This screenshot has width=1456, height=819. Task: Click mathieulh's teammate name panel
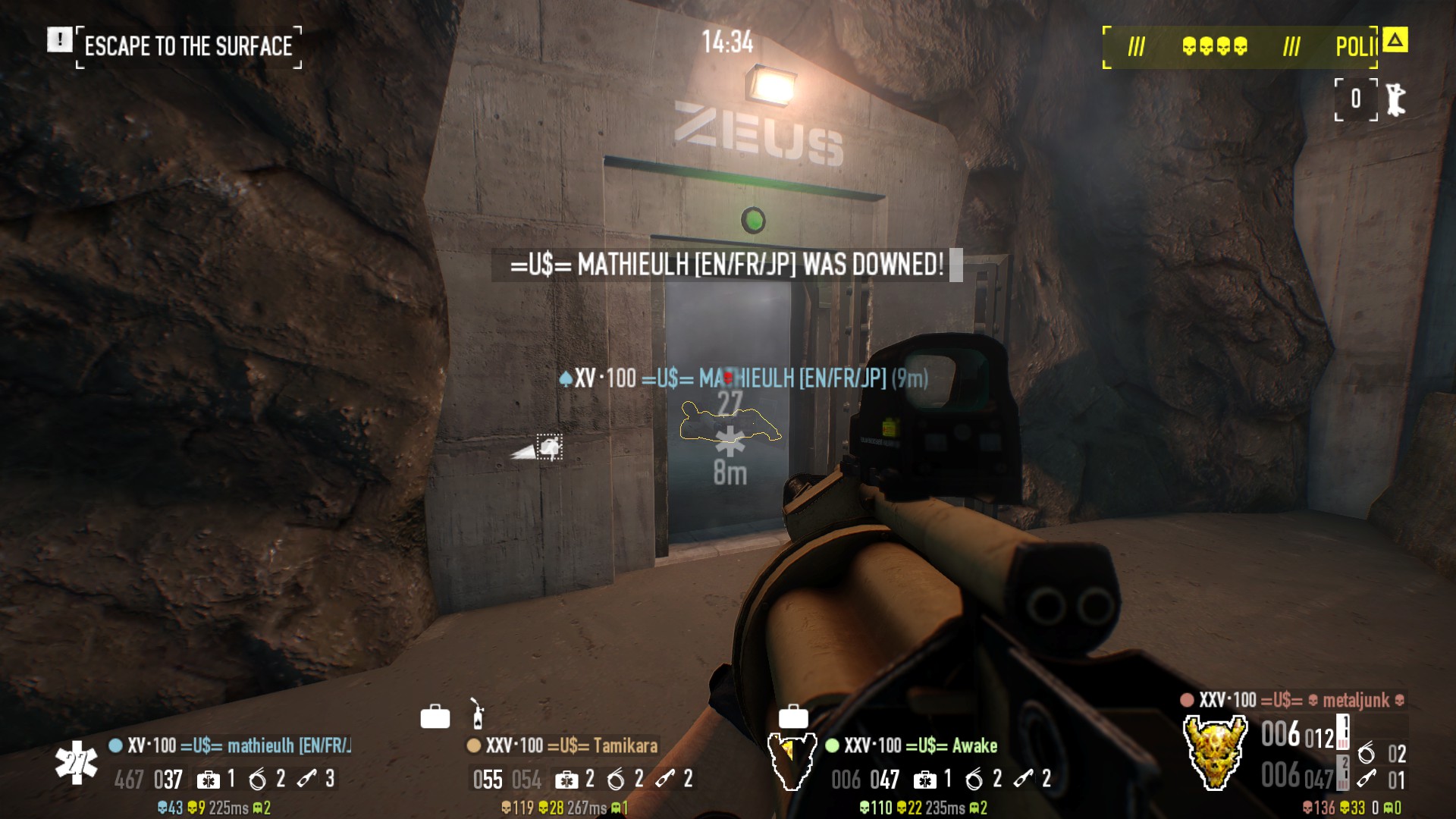click(231, 745)
